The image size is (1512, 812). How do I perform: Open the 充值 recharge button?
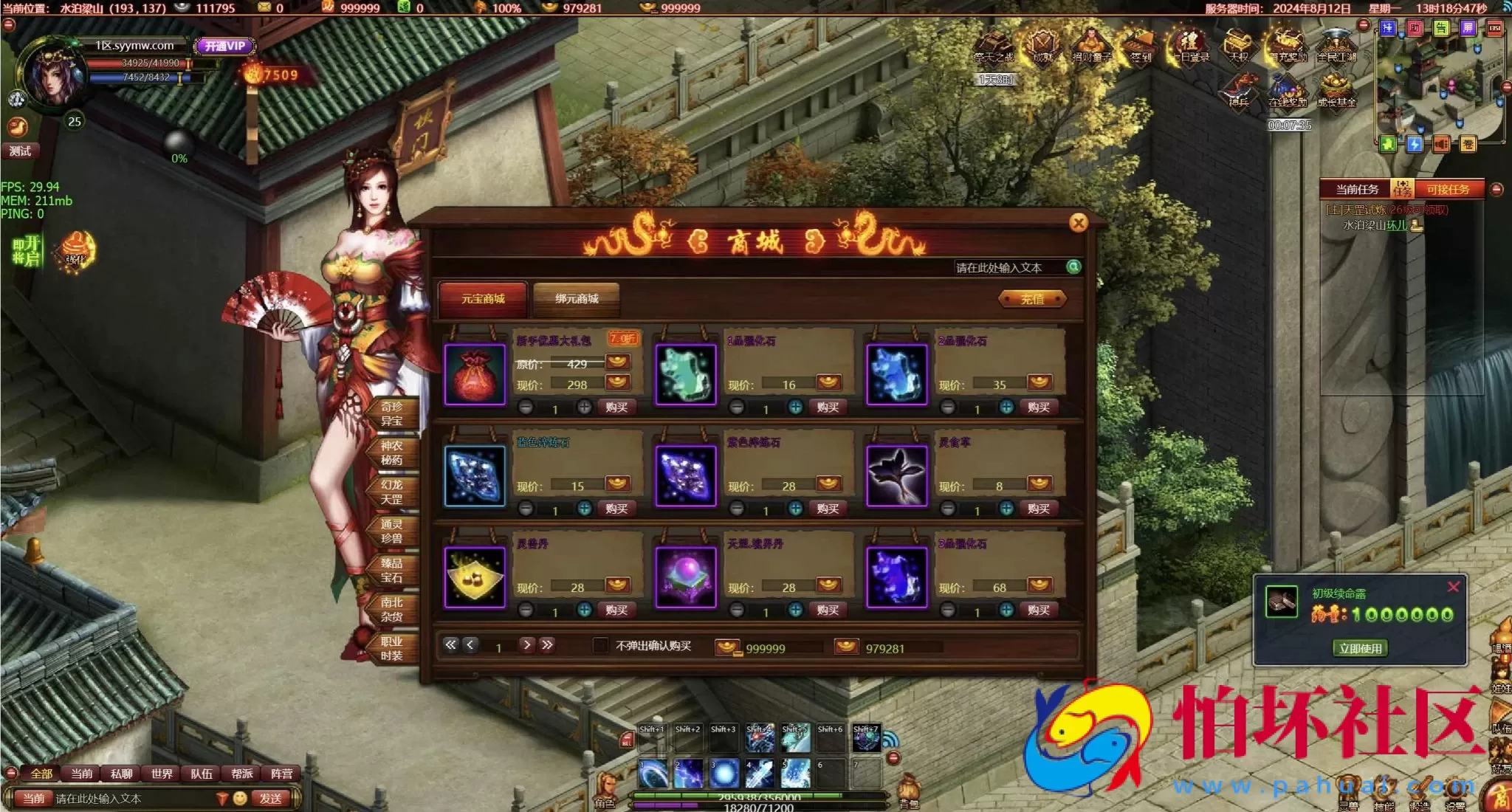tap(1032, 299)
